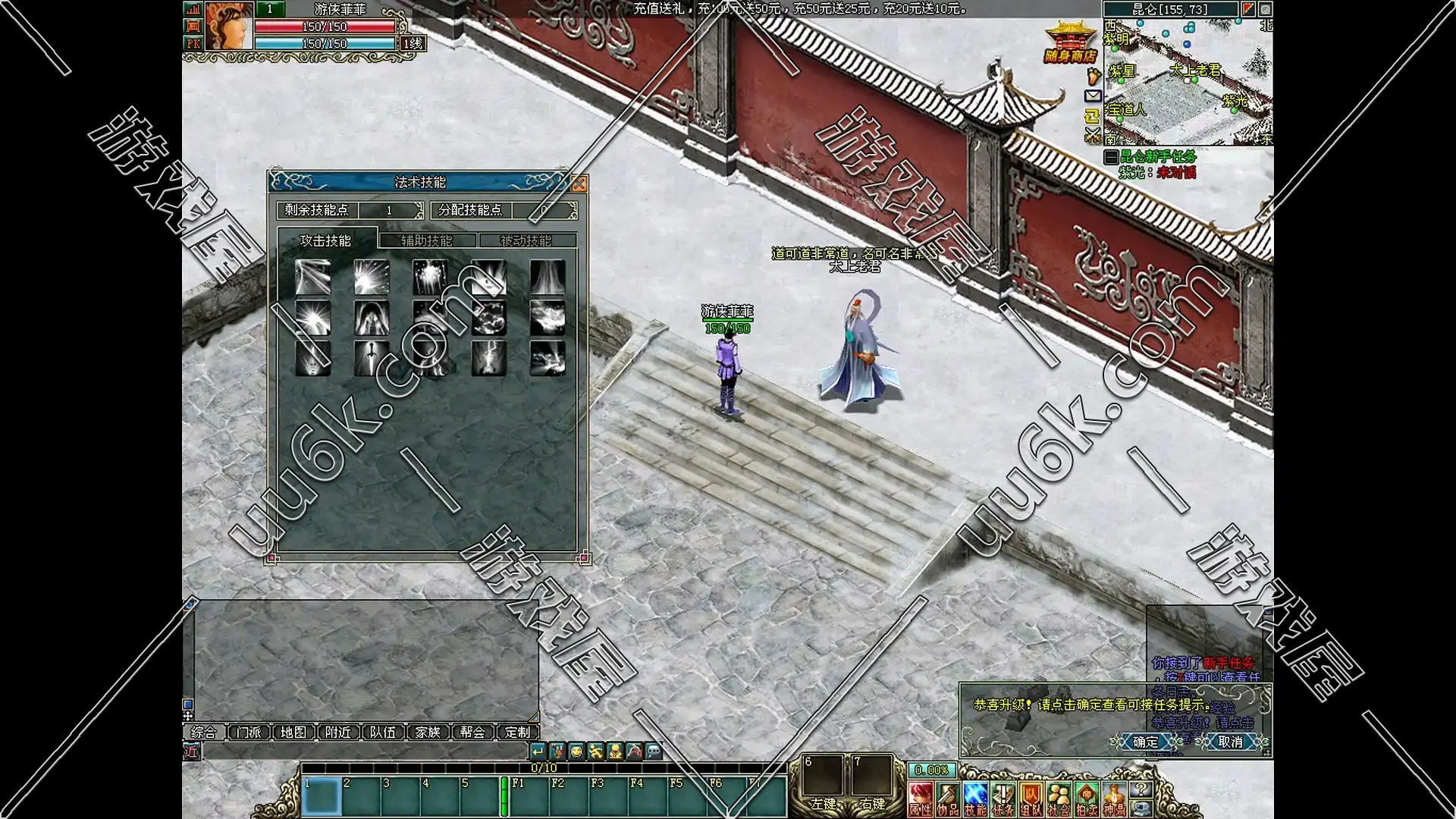Open the 属性 character attributes panel
Screen dimensions: 1456x819
pyautogui.click(x=921, y=799)
